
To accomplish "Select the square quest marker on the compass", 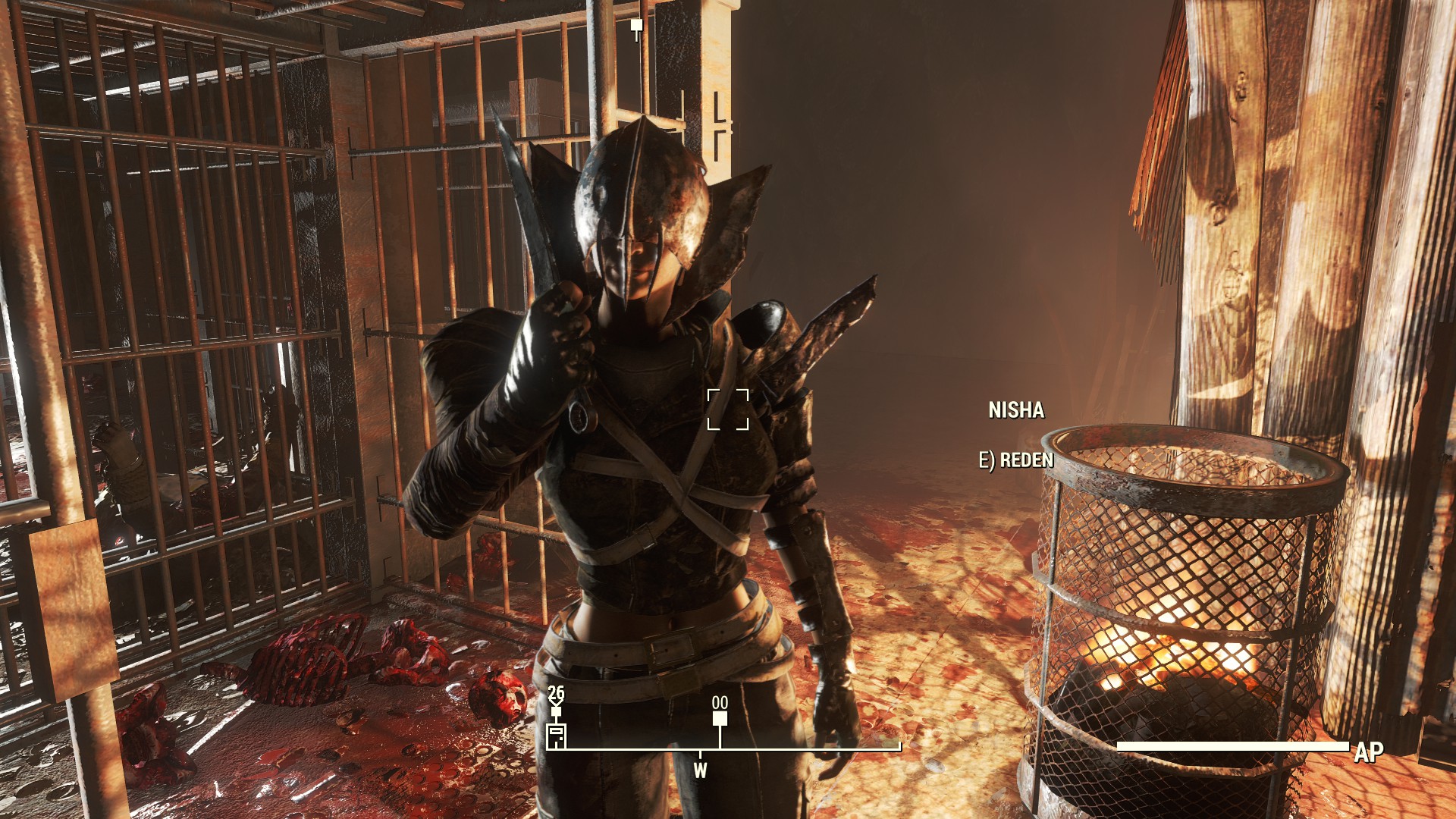I will click(x=720, y=718).
